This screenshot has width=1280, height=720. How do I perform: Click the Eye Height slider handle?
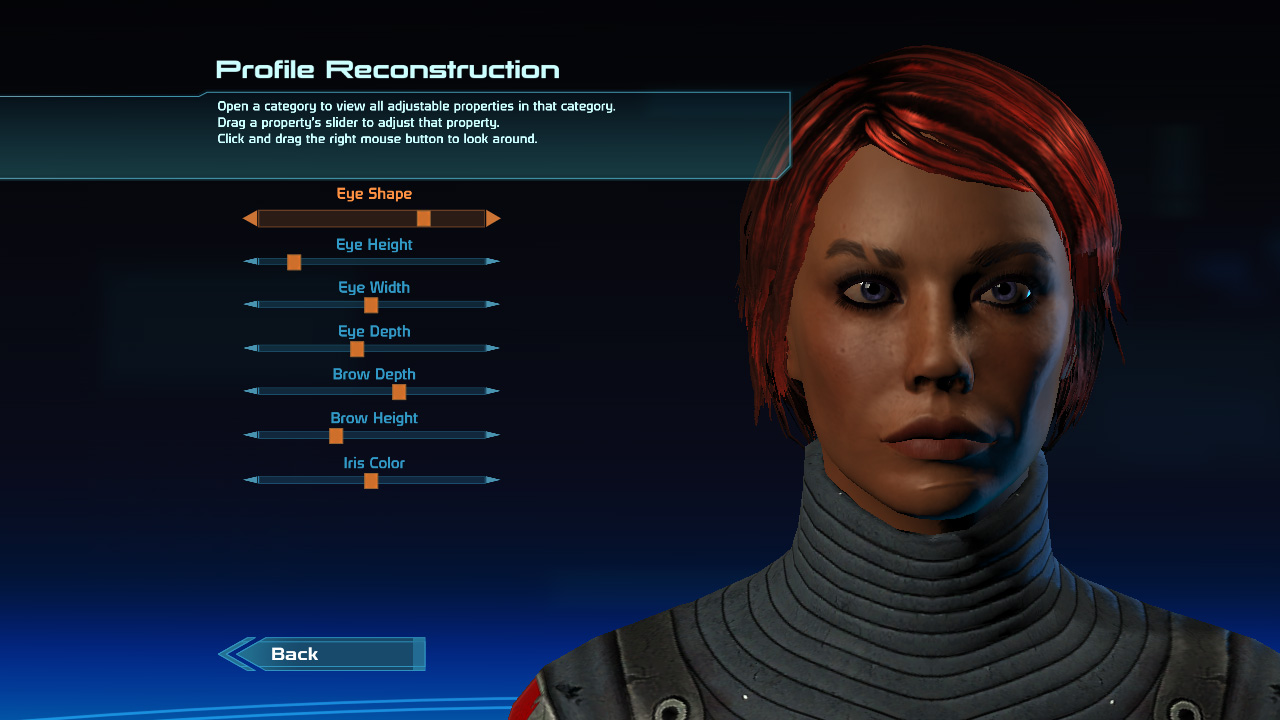(x=294, y=262)
